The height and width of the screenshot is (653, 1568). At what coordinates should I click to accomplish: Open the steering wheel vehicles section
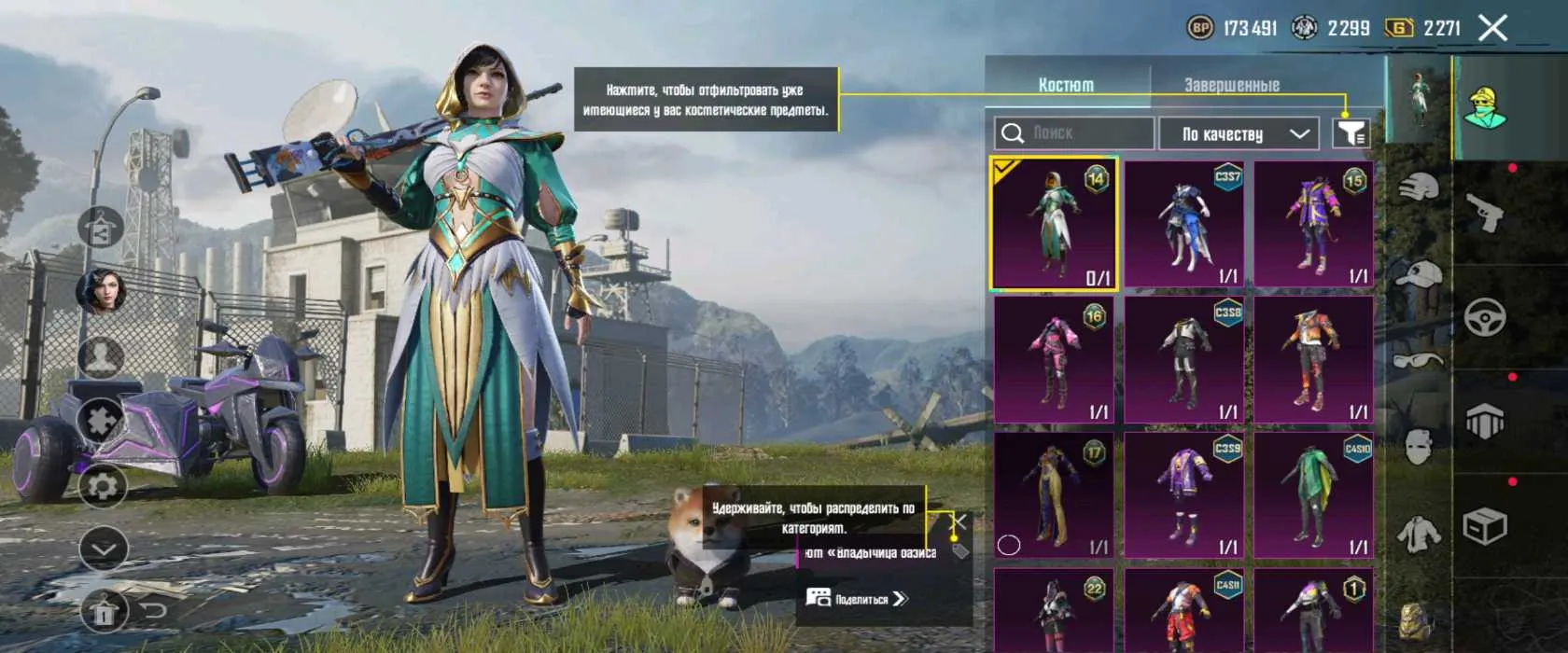point(1484,318)
